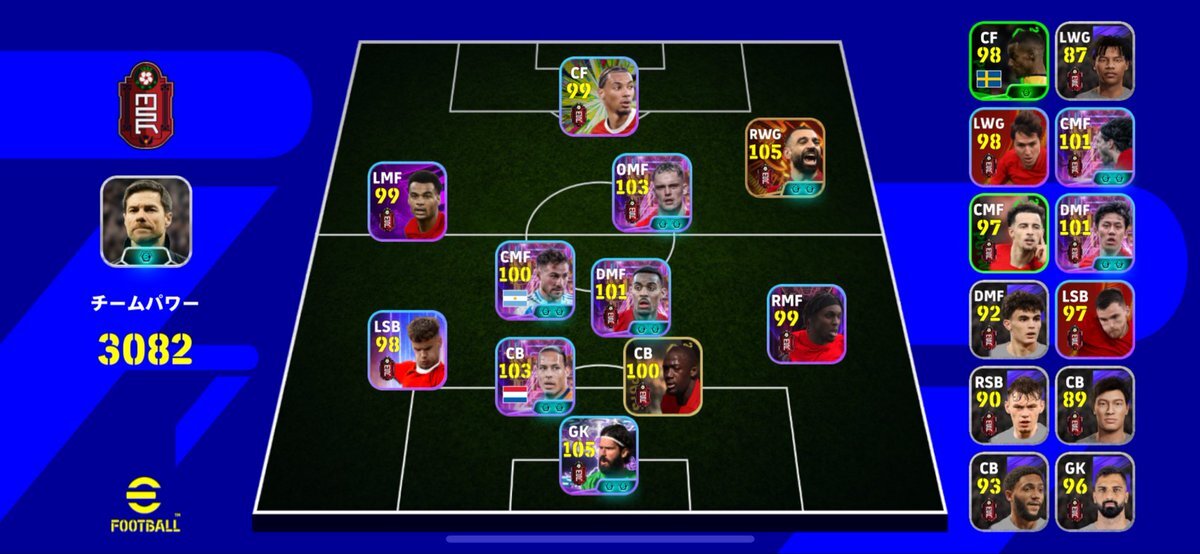Select the CB 103 Netherlands defender card
The width and height of the screenshot is (1200, 554).
[x=536, y=376]
